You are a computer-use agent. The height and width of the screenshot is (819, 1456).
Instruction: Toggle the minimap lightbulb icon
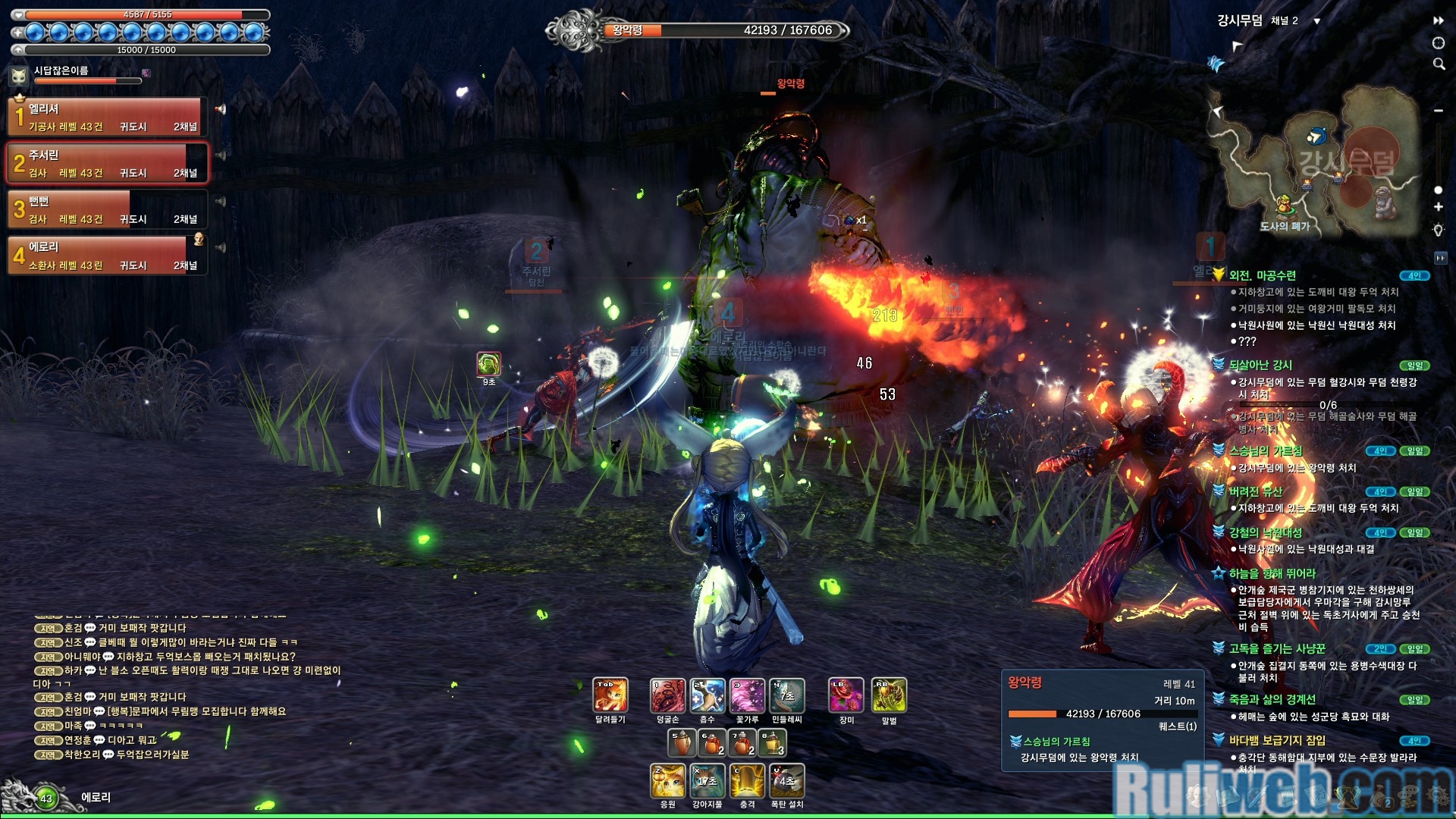(1438, 230)
